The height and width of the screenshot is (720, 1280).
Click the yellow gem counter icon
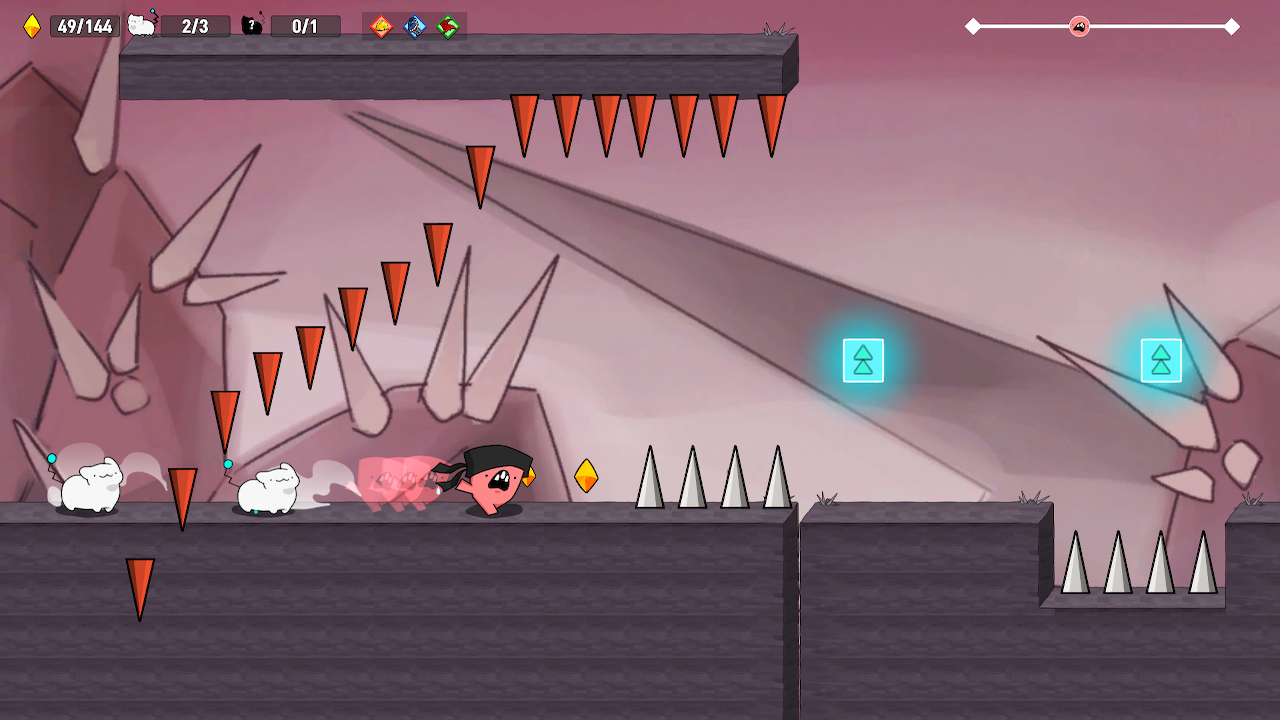pyautogui.click(x=30, y=26)
